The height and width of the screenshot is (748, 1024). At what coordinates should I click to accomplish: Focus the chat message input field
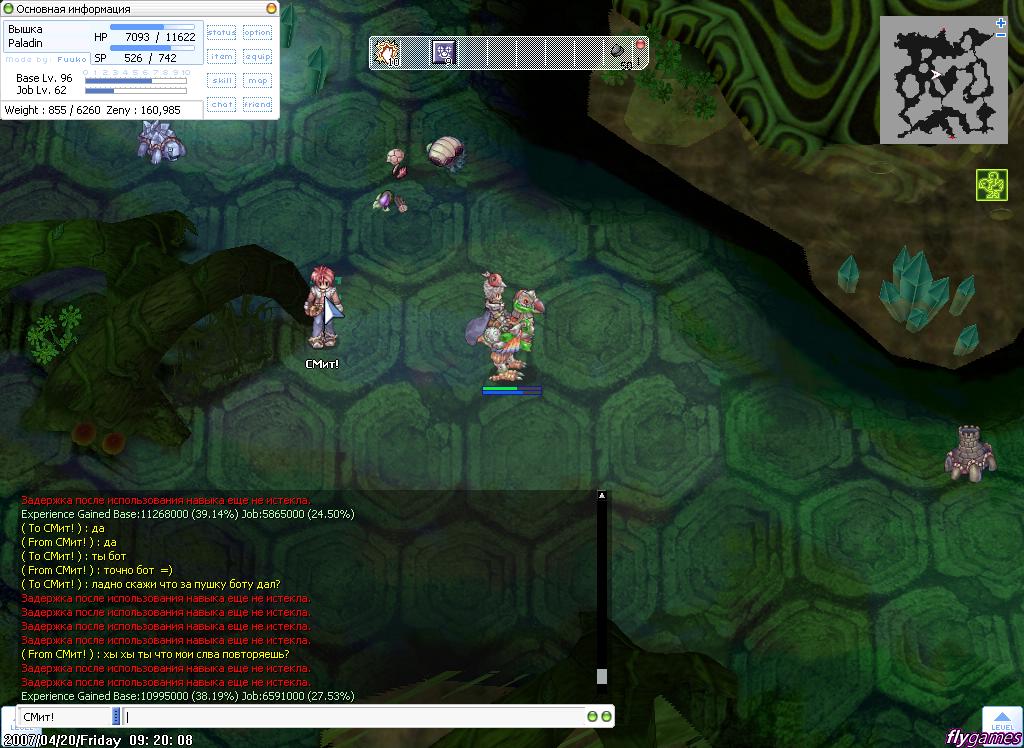coord(355,717)
